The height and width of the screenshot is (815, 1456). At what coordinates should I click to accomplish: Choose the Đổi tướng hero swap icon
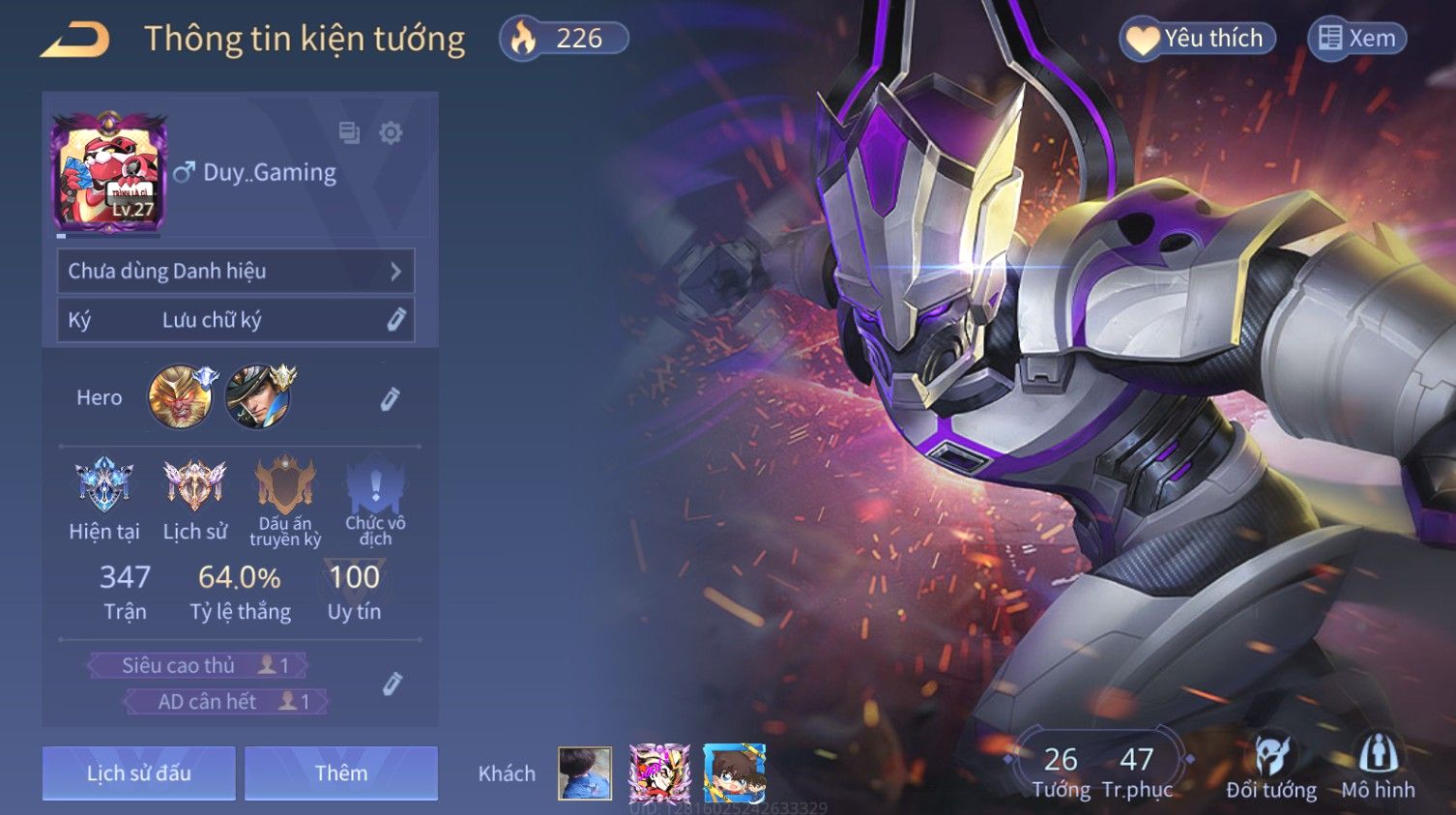1270,768
